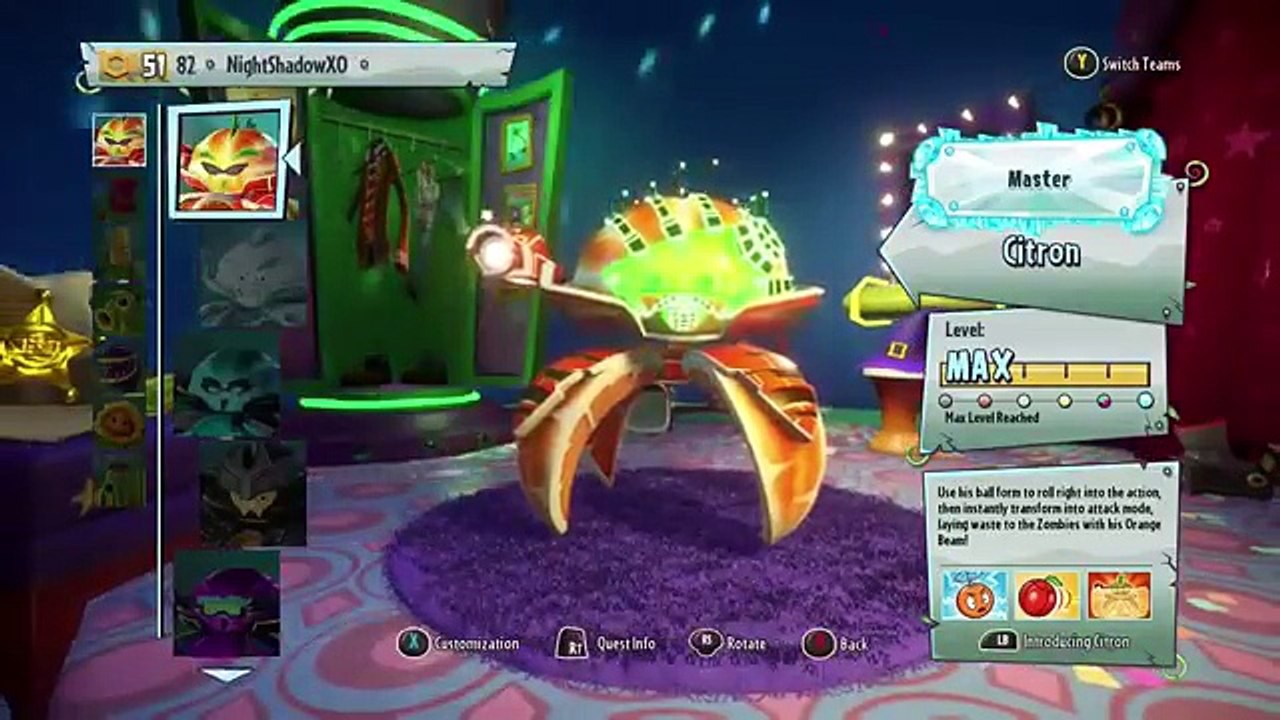View the red rolling ball ability icon
Viewport: 1280px width, 720px height.
pyautogui.click(x=1047, y=596)
